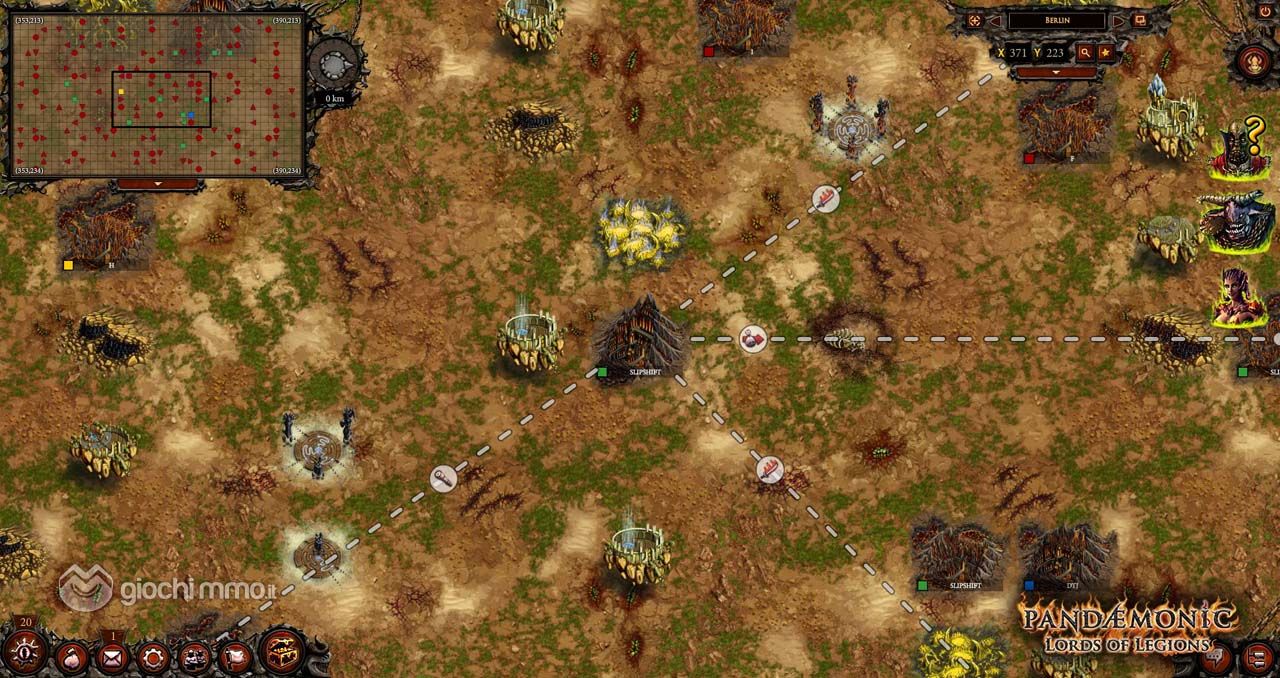Open the gear settings icon
1280x678 pixels.
point(153,657)
